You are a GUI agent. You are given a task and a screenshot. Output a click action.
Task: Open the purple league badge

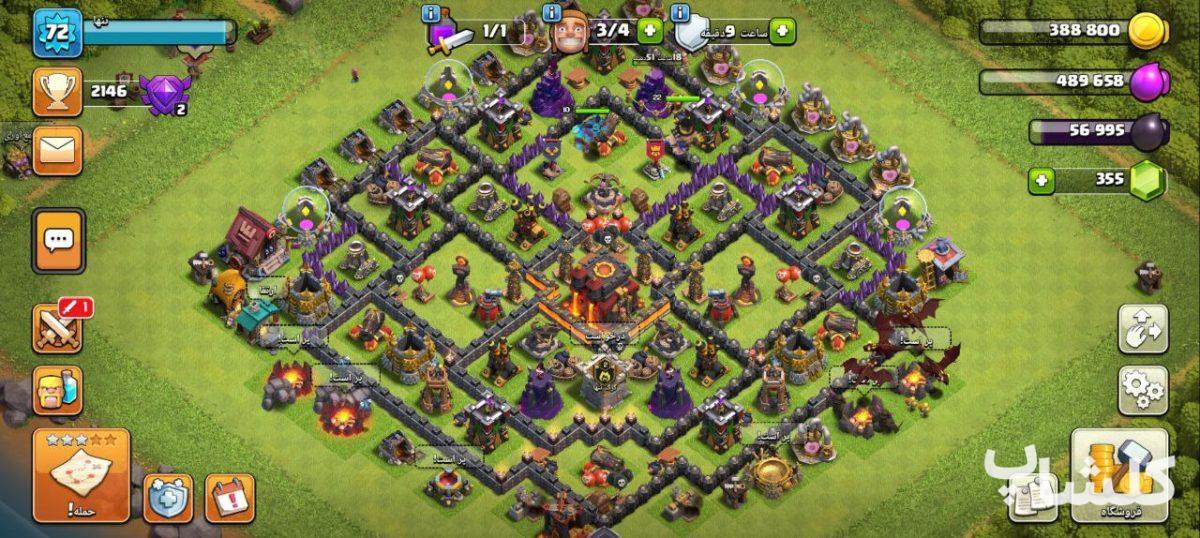tap(162, 95)
